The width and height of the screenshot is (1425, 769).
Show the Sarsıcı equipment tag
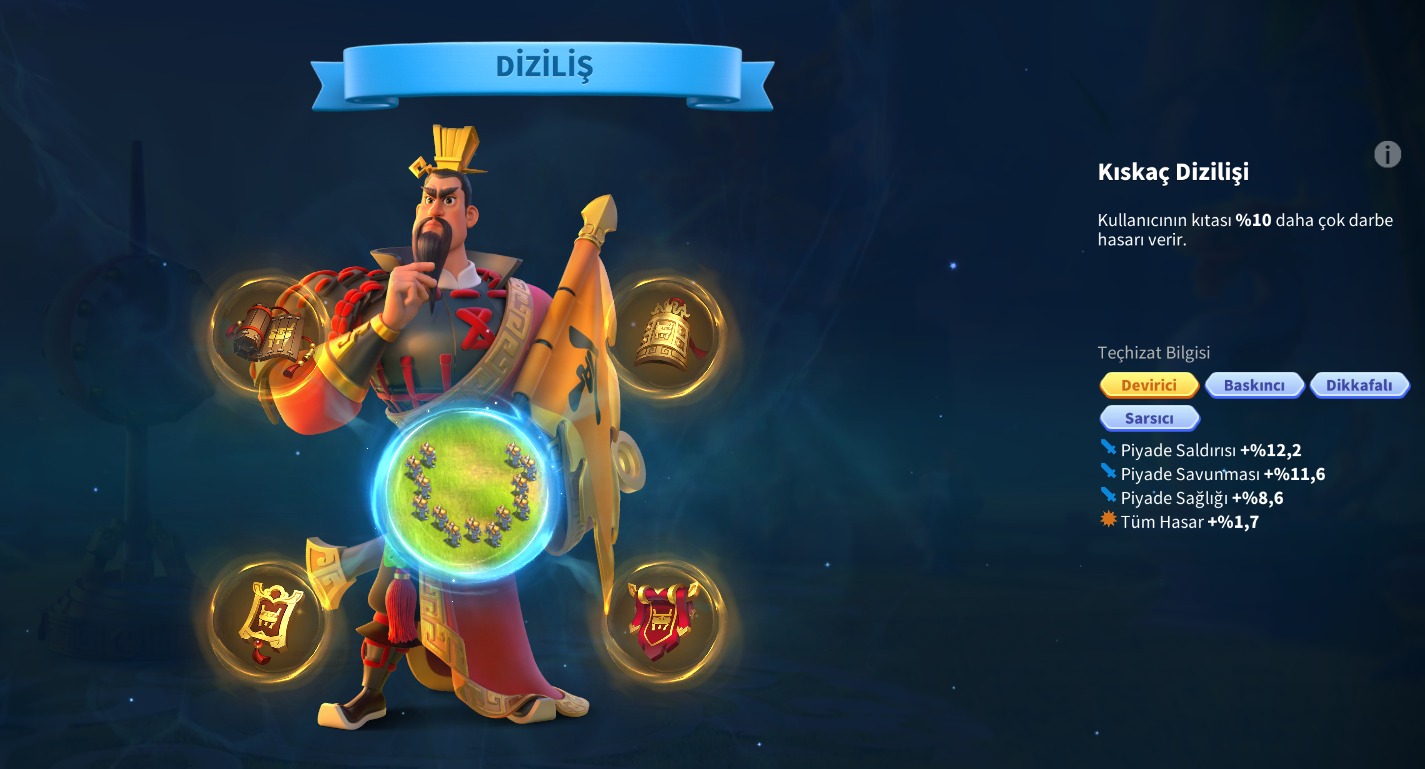[1149, 418]
